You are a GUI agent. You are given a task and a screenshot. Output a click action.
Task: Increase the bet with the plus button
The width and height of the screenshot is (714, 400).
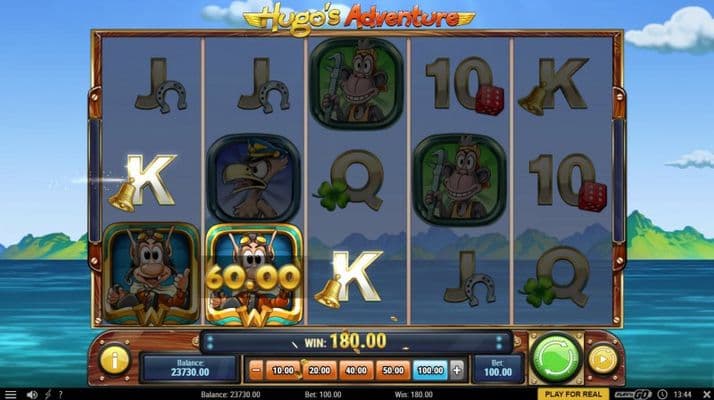click(x=458, y=369)
